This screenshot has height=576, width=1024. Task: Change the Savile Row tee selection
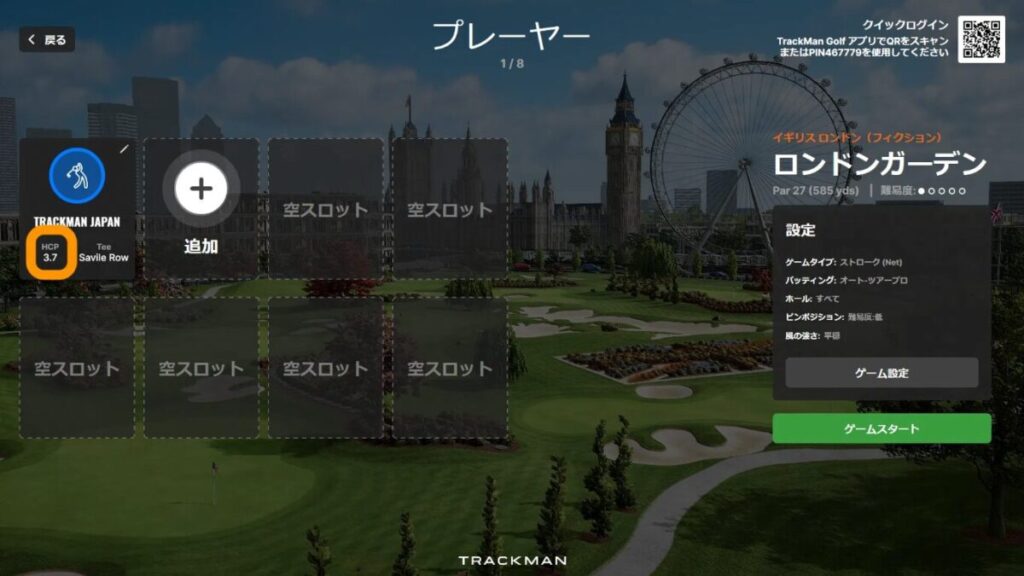pos(104,252)
